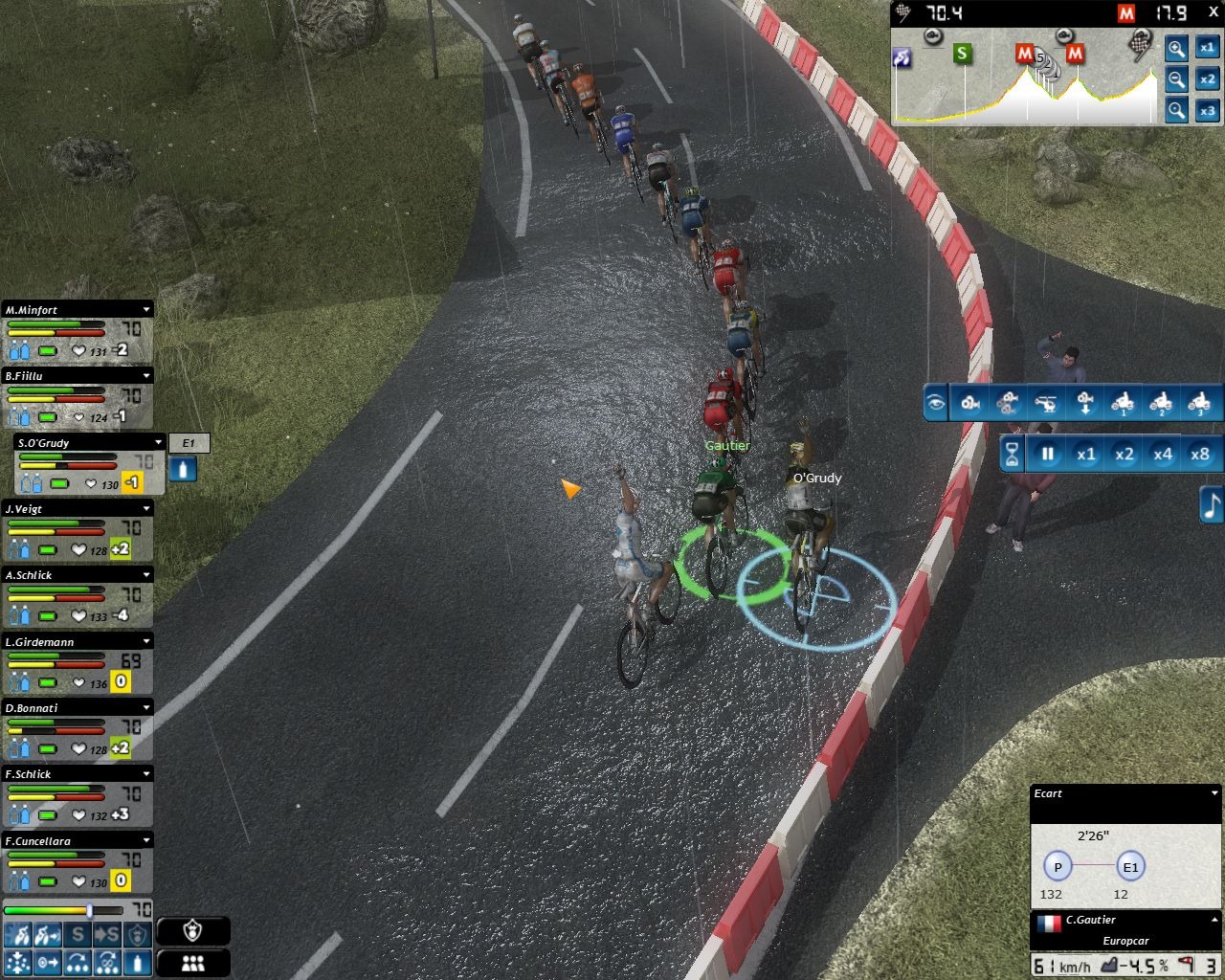Viewport: 1225px width, 980px height.
Task: Pause the race simulation
Action: (x=1048, y=455)
